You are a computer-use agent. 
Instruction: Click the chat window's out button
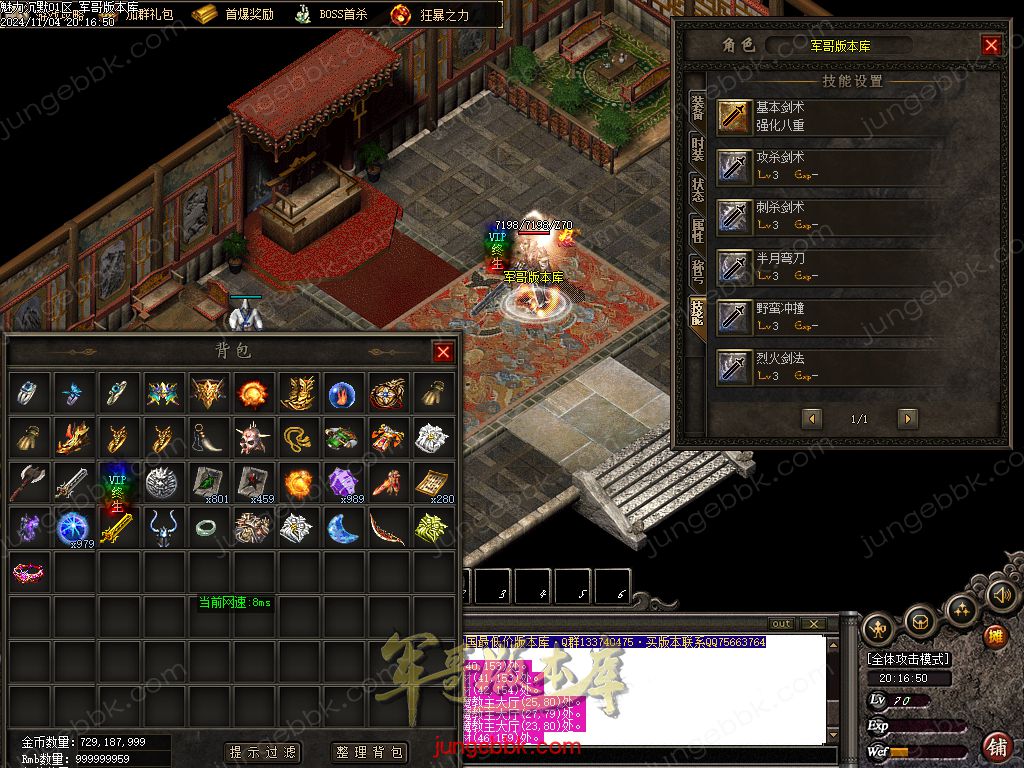pyautogui.click(x=781, y=624)
